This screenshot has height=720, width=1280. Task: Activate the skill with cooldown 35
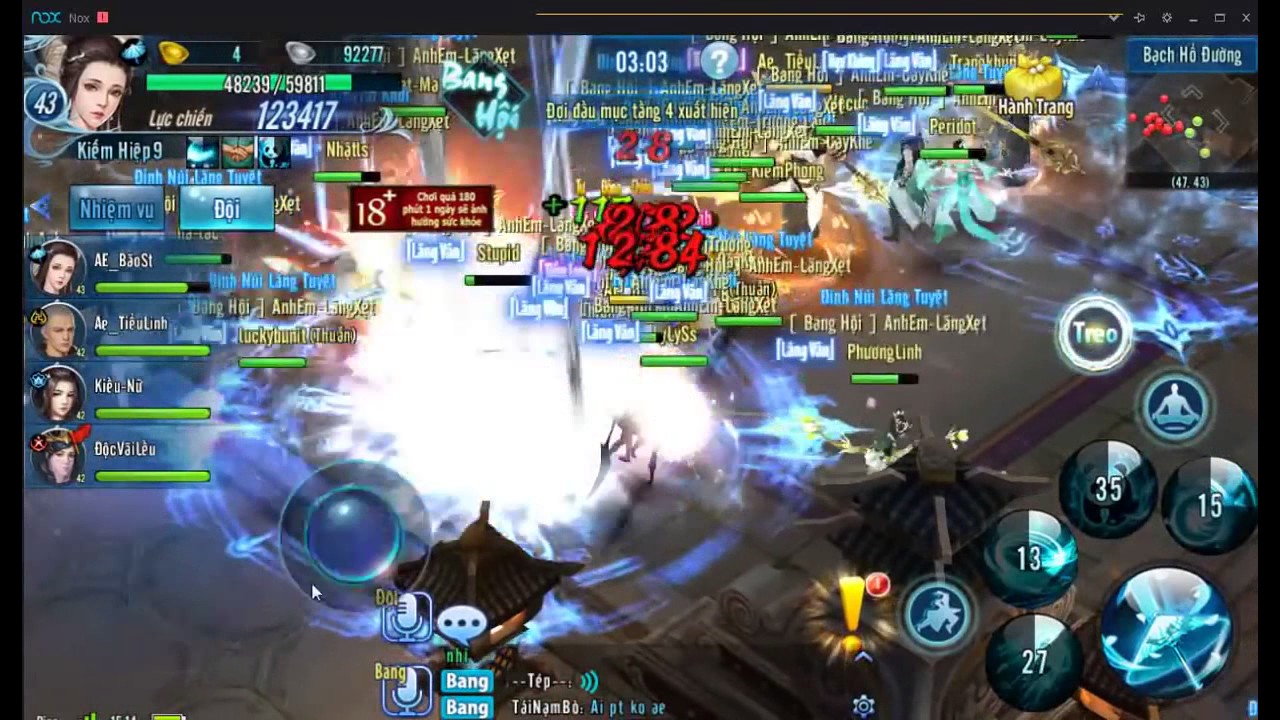coord(1107,489)
